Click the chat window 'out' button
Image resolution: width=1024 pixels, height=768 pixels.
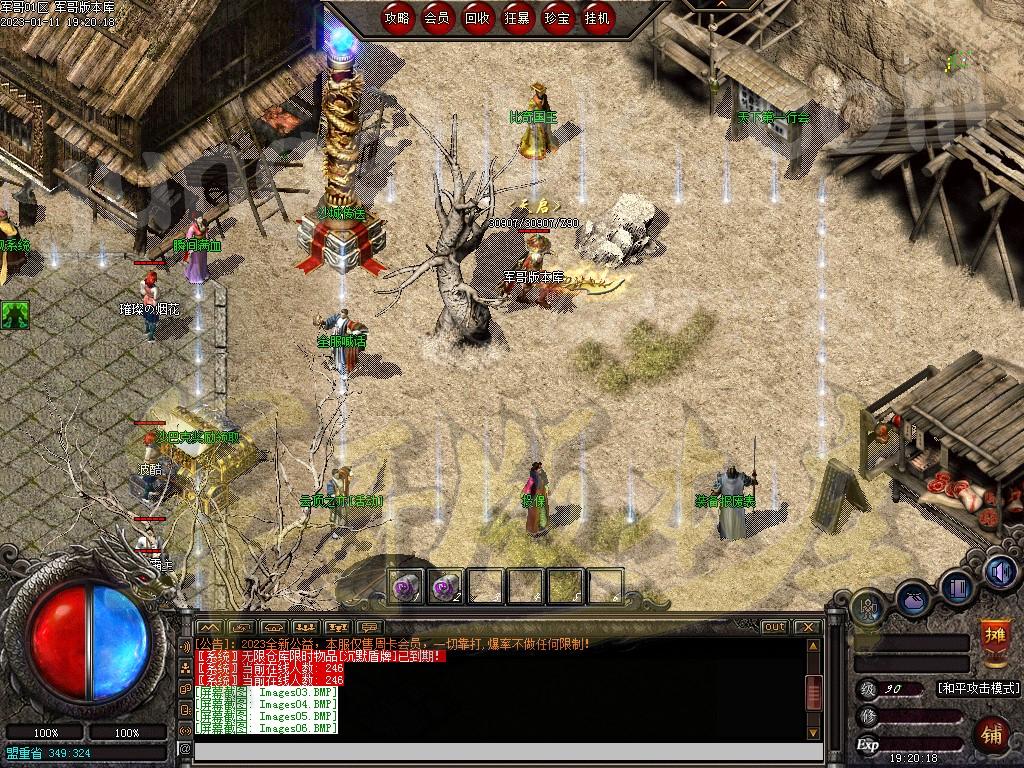point(774,627)
